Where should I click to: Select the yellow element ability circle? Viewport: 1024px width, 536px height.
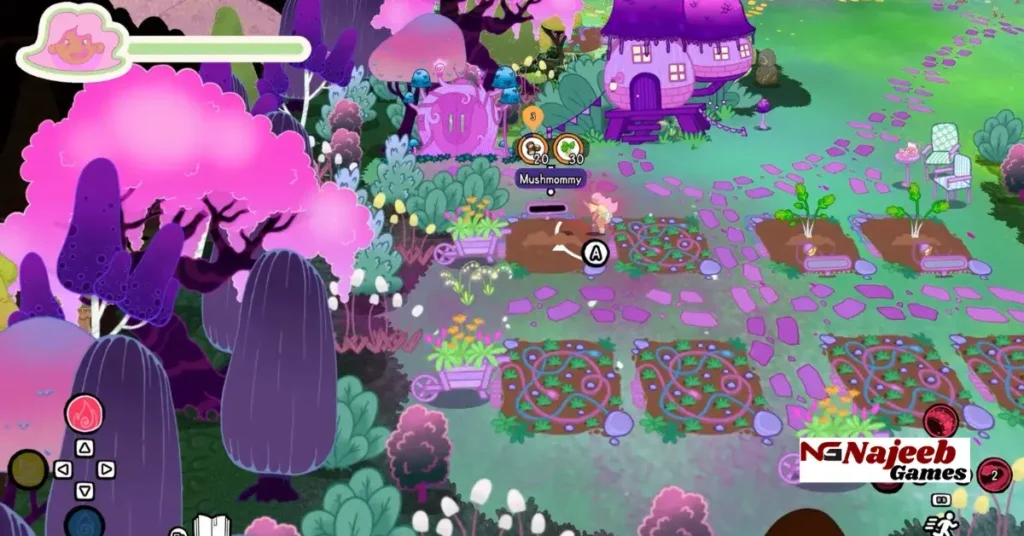click(28, 469)
